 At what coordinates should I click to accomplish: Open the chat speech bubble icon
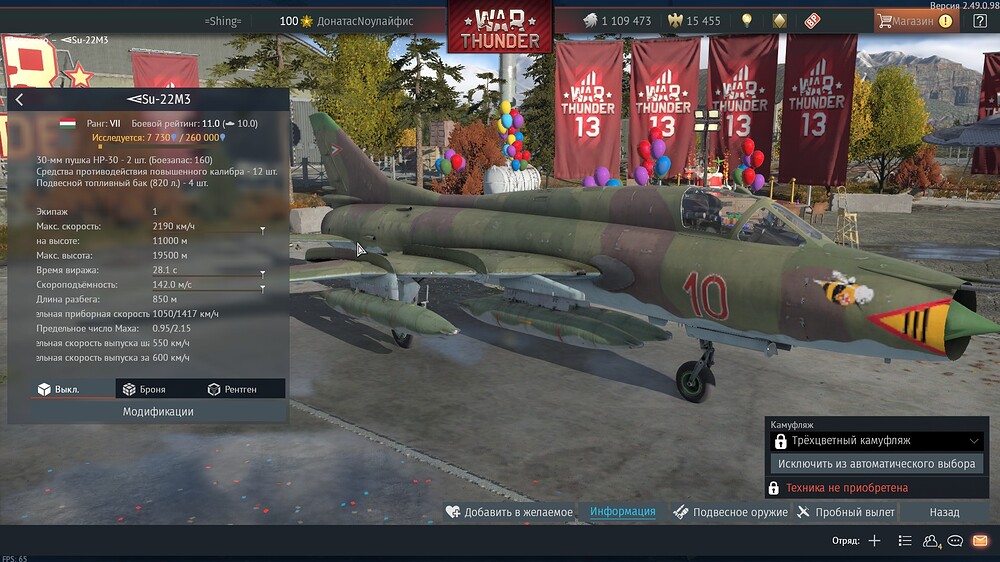pyautogui.click(x=956, y=541)
